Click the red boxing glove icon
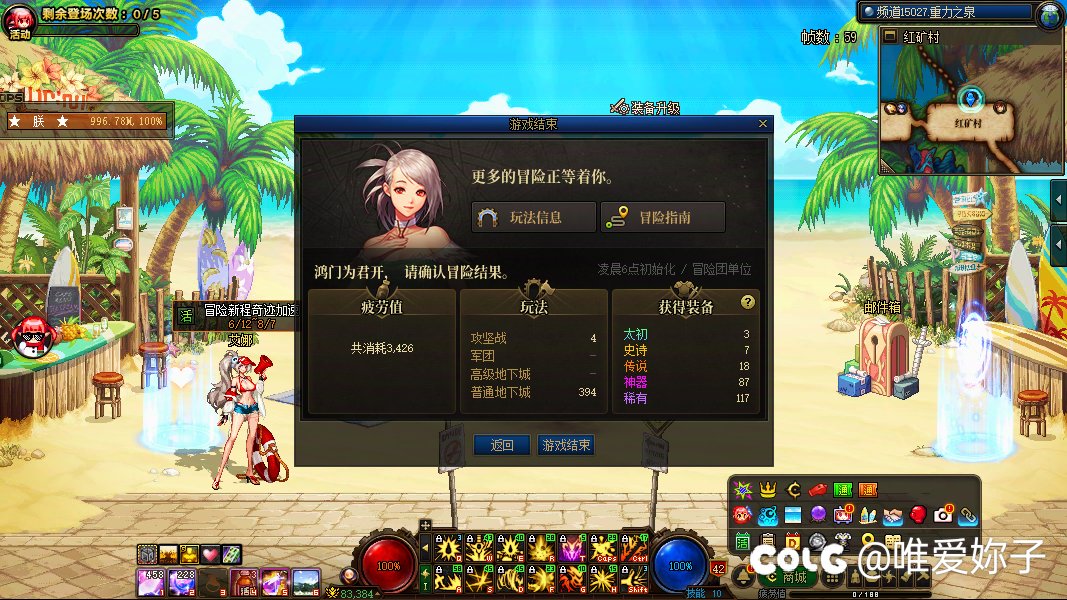Viewport: 1067px width, 600px height. pyautogui.click(x=918, y=515)
